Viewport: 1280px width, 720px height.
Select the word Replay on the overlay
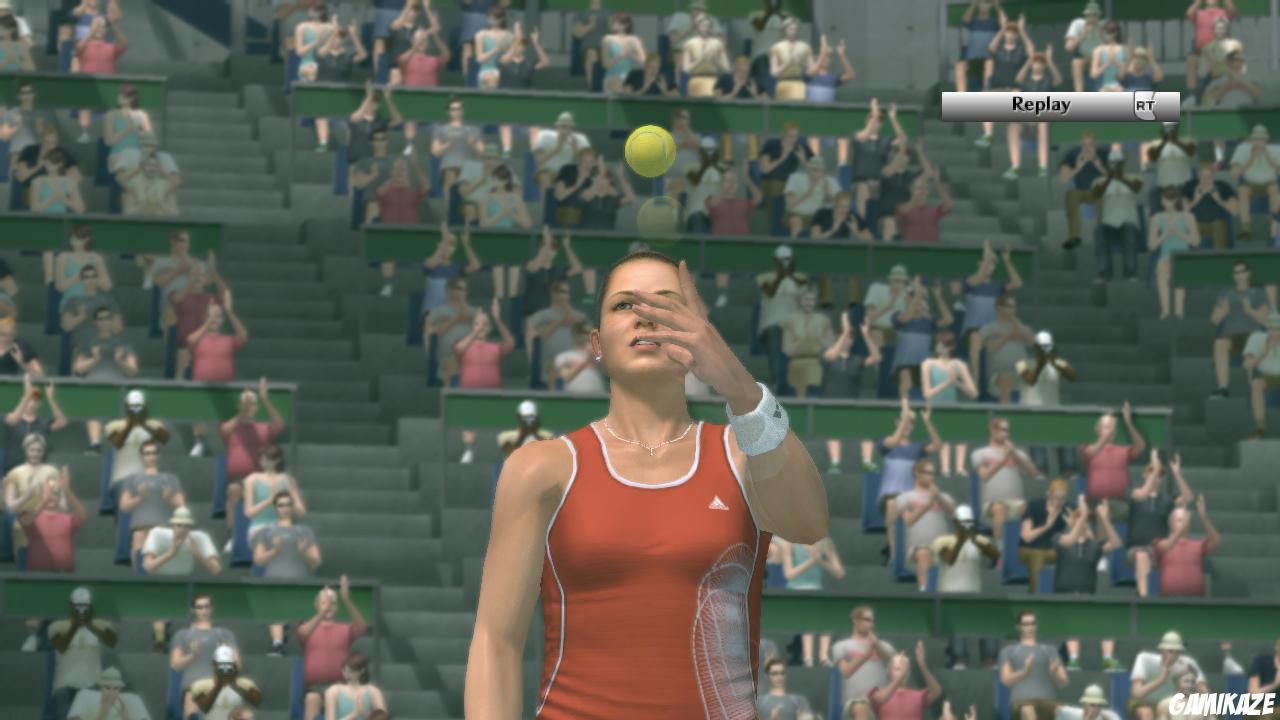[1043, 104]
